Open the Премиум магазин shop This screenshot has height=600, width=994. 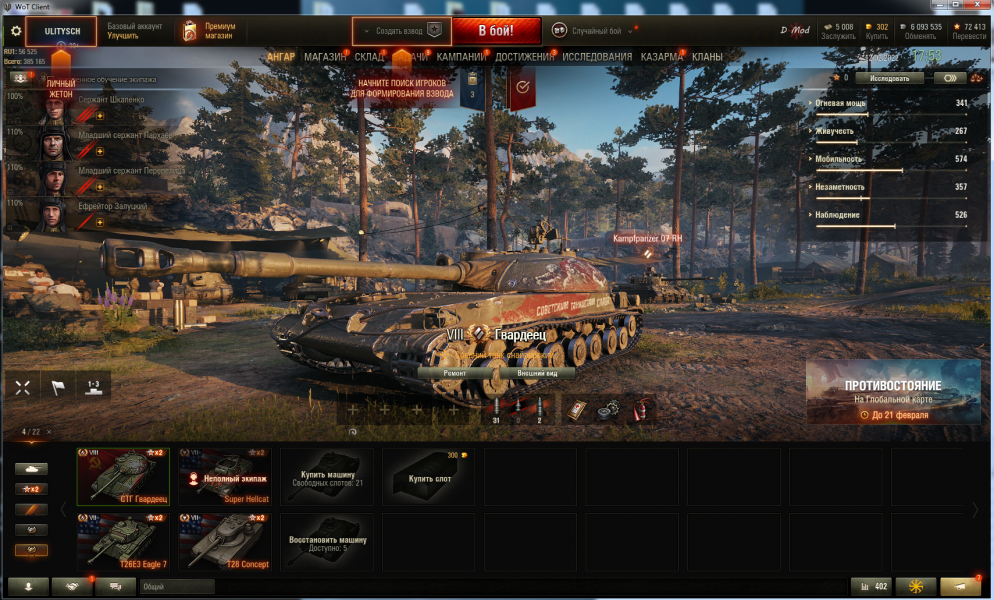210,31
